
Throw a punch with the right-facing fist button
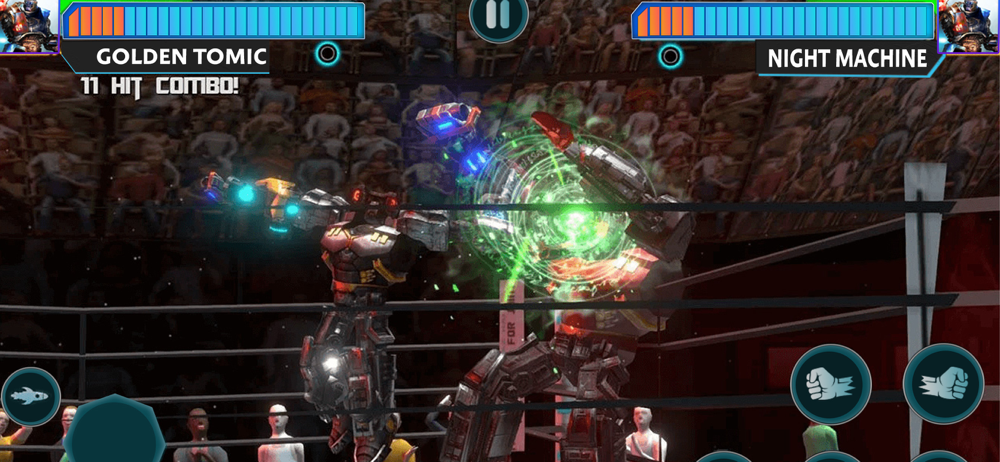point(943,385)
